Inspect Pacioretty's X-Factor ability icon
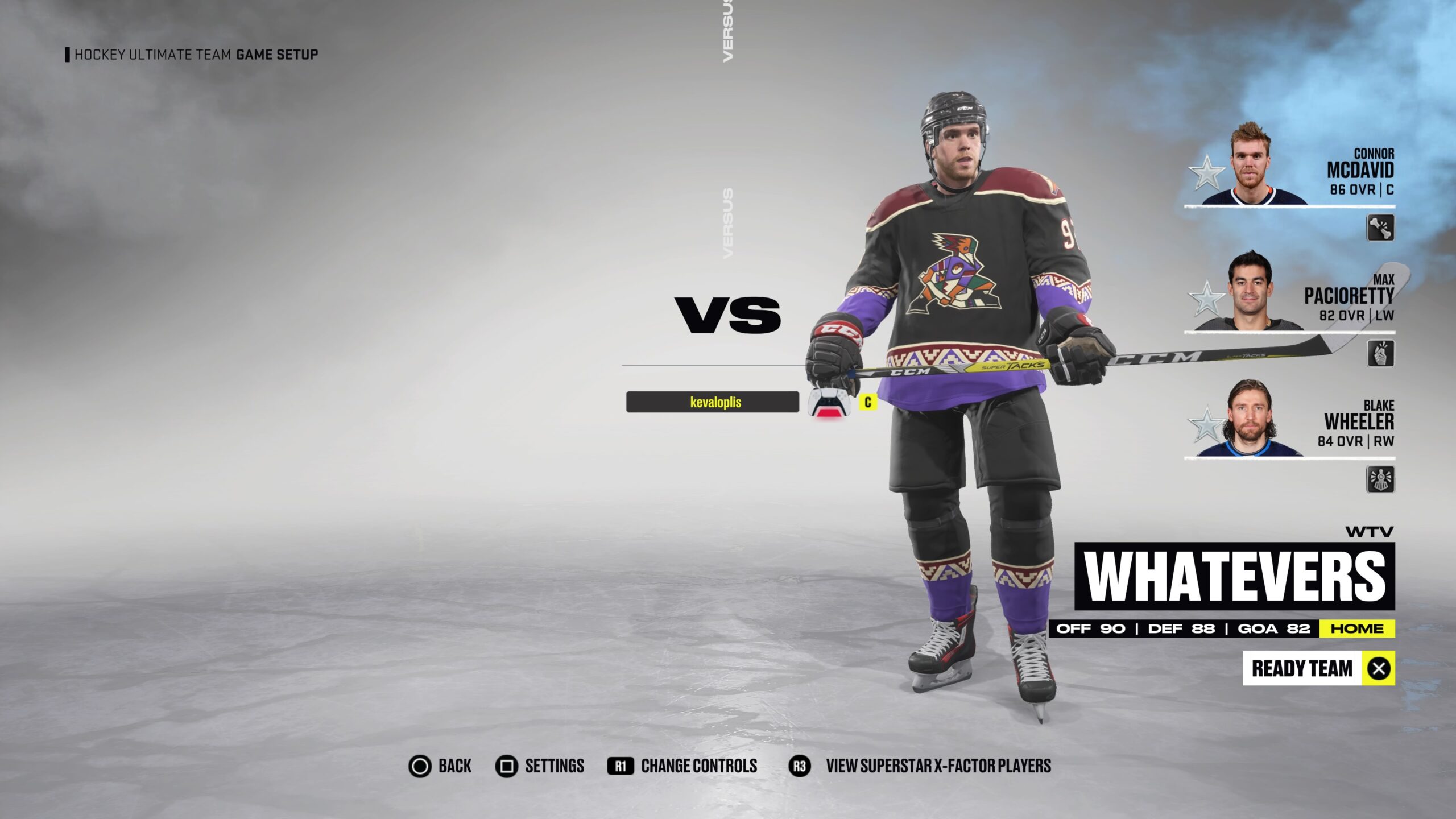This screenshot has width=1456, height=819. click(x=1380, y=353)
